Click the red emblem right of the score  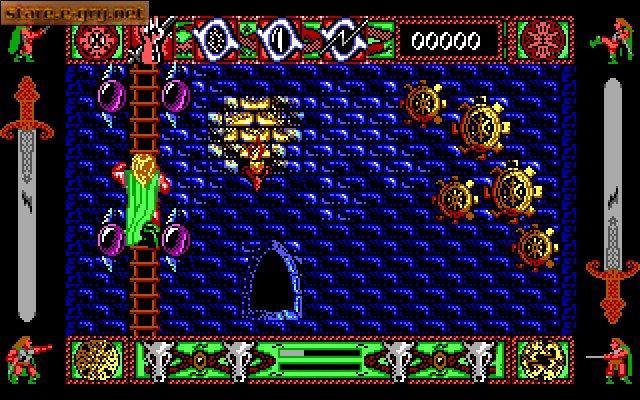click(x=544, y=41)
